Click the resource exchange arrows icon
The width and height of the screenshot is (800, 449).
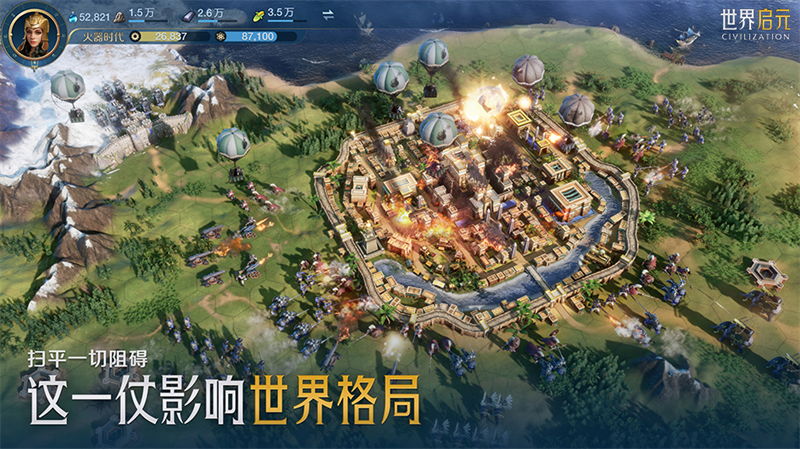tap(329, 14)
